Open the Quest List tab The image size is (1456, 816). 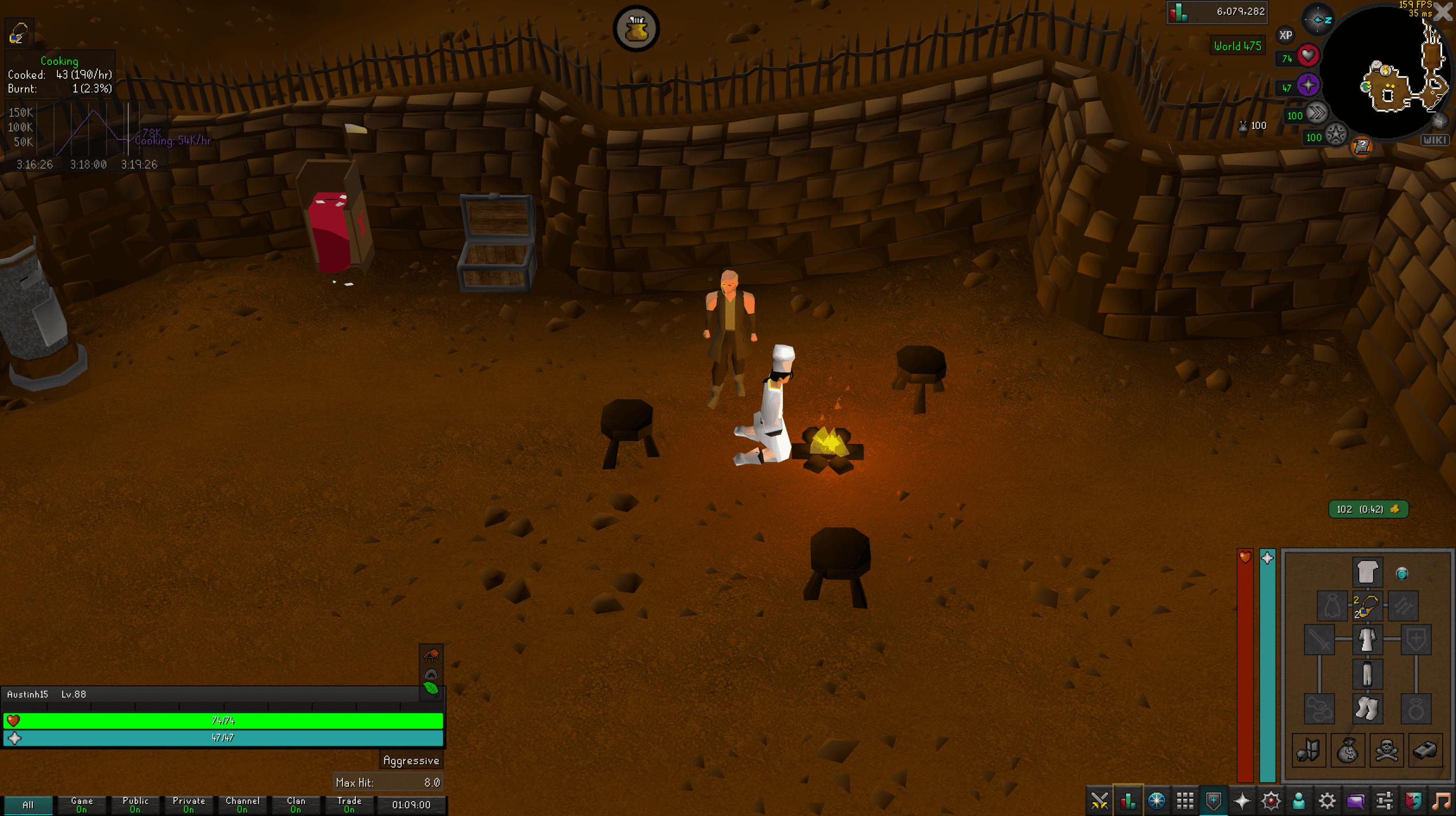[1157, 800]
